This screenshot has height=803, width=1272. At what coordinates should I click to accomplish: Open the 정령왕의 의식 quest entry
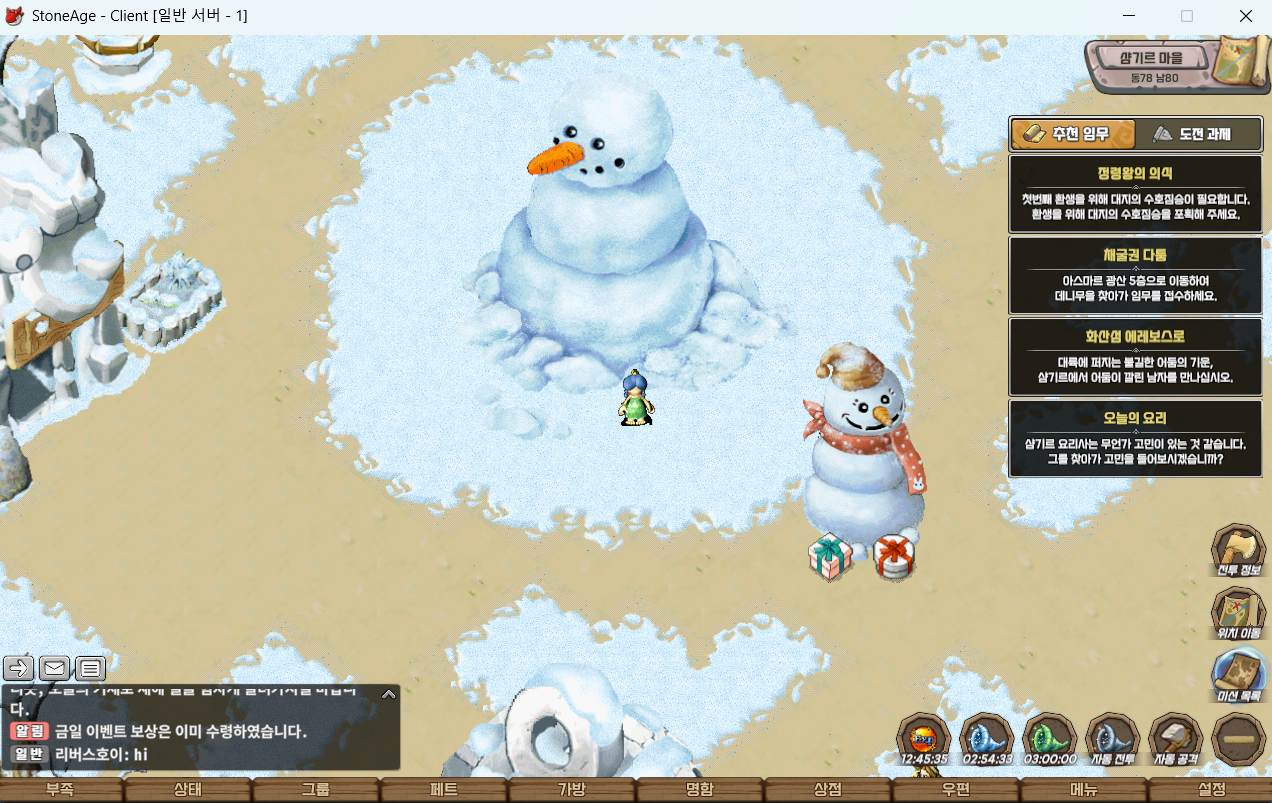pyautogui.click(x=1135, y=194)
